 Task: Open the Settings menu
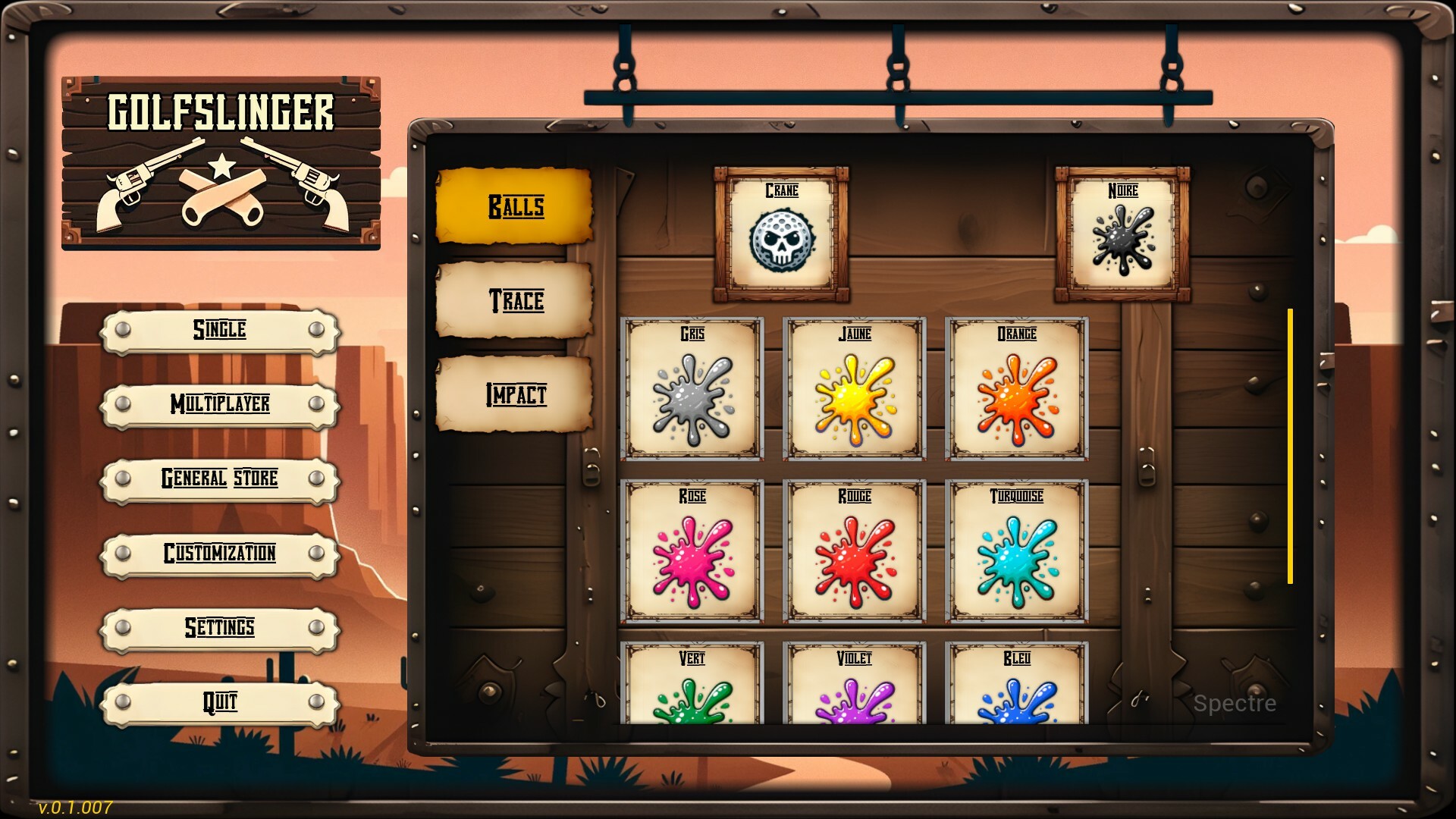pos(220,629)
